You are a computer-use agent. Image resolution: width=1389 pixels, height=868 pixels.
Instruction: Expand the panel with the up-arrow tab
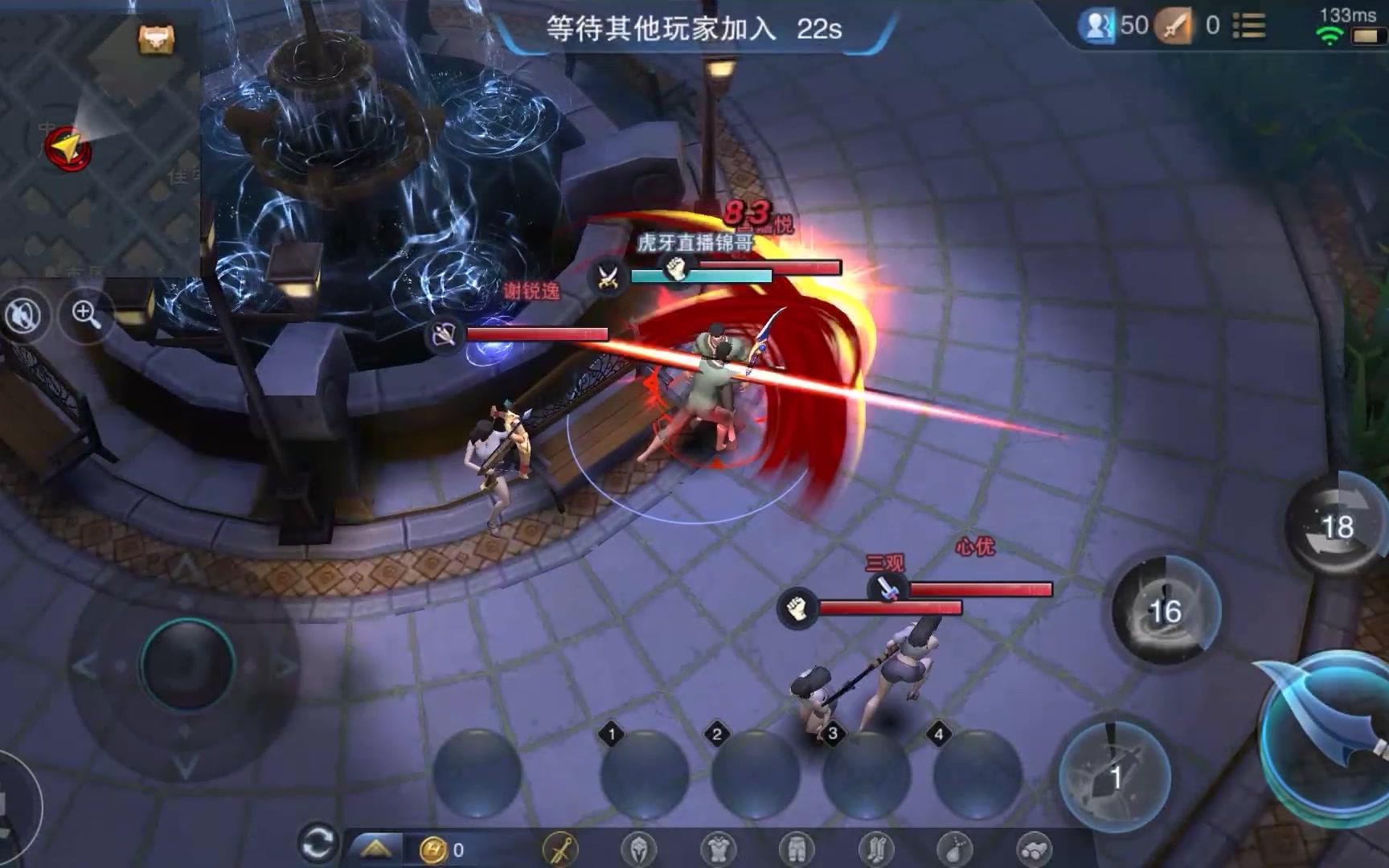[x=375, y=849]
